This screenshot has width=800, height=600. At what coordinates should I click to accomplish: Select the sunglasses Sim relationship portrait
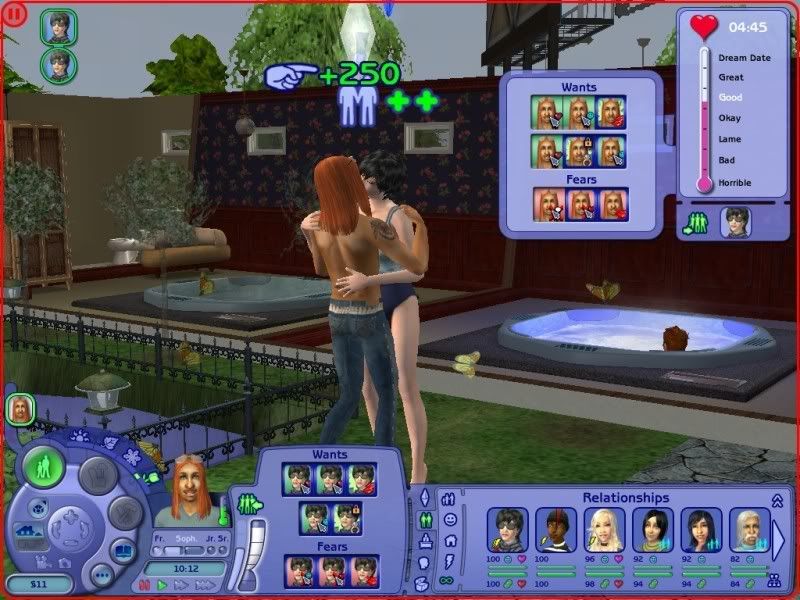507,531
